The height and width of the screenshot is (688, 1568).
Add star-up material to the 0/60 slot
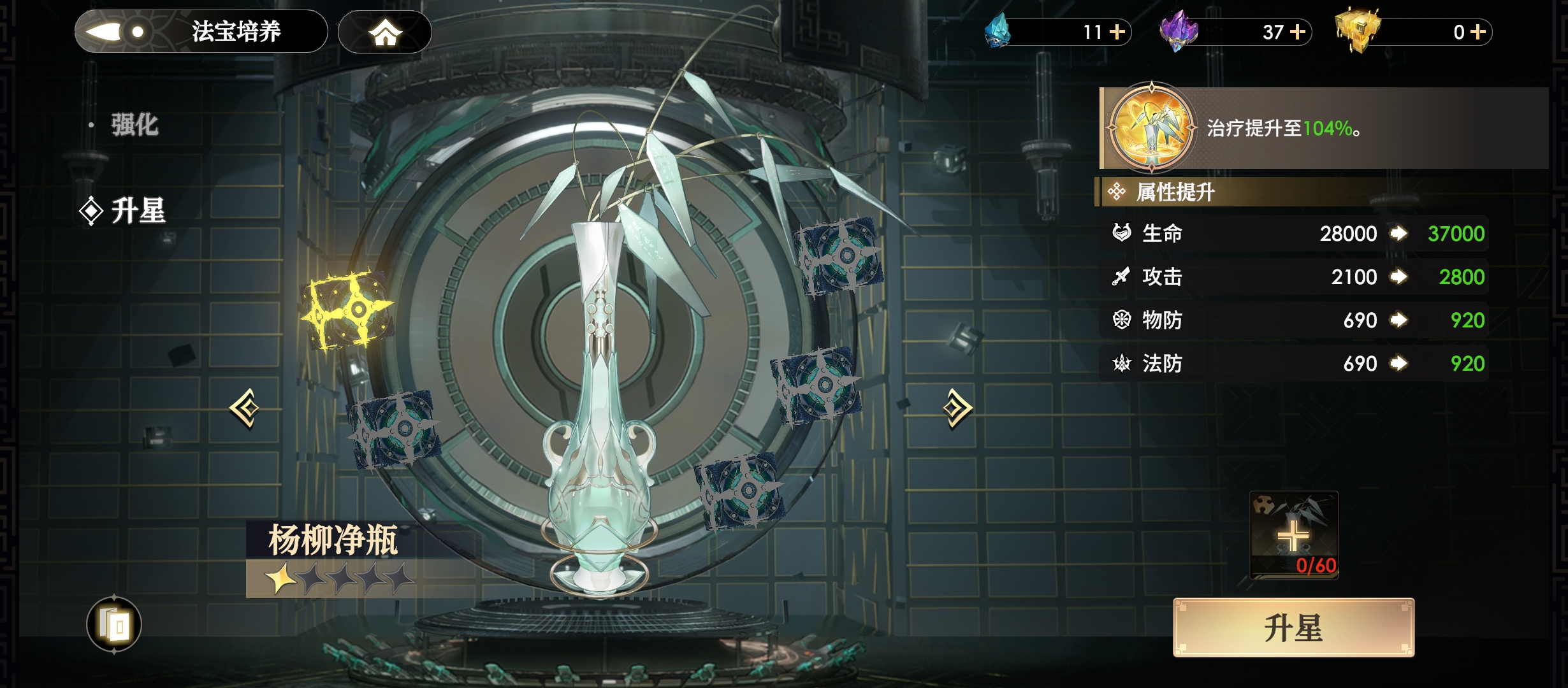point(1293,534)
